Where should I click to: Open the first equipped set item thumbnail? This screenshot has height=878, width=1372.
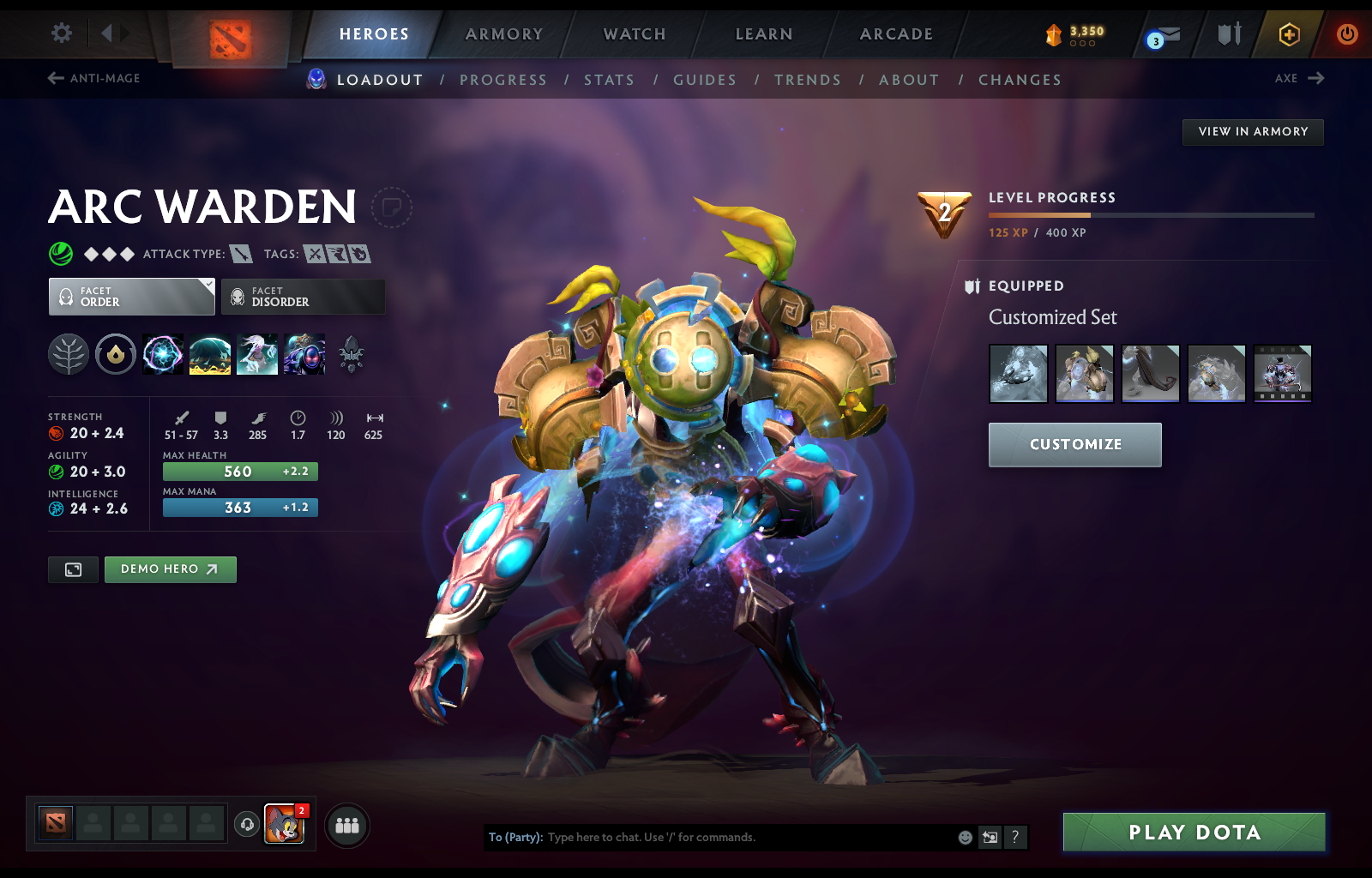tap(1018, 373)
